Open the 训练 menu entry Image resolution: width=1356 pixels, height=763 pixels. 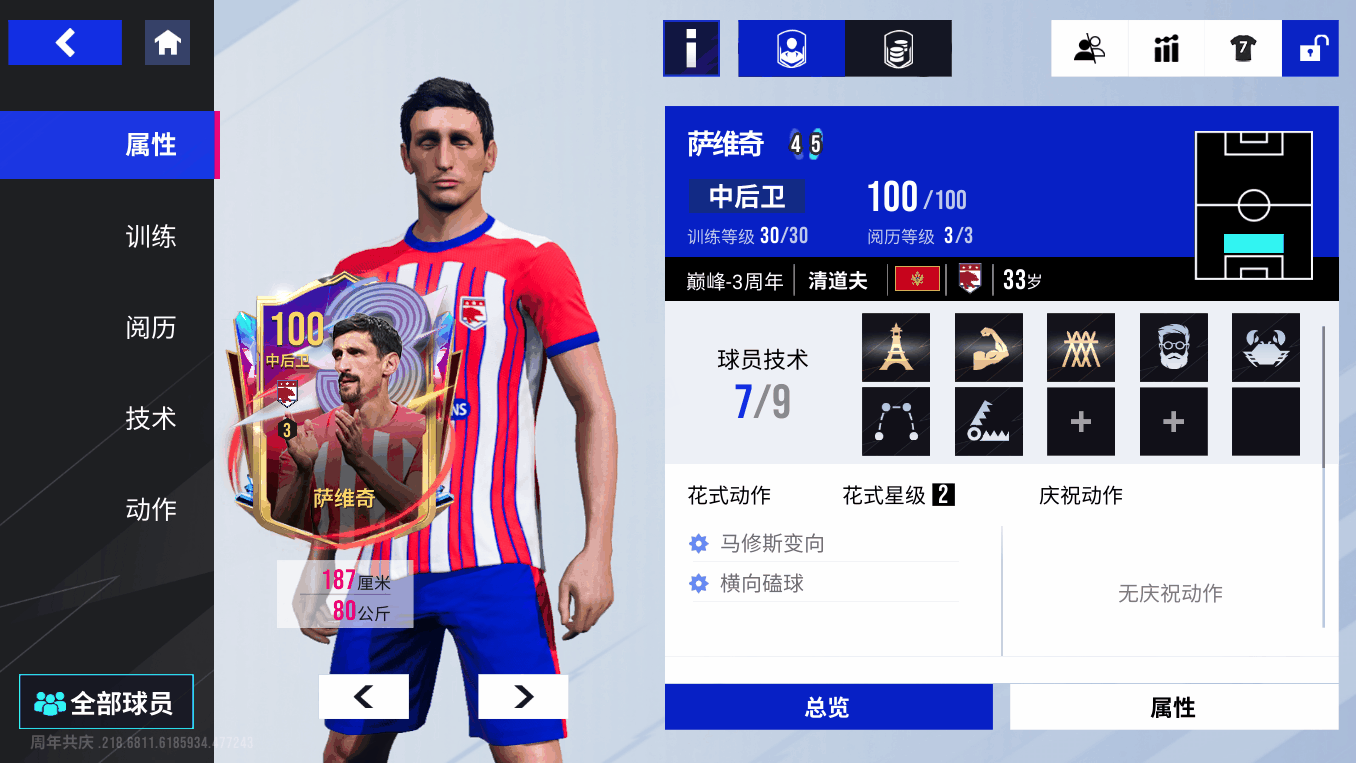coord(151,237)
